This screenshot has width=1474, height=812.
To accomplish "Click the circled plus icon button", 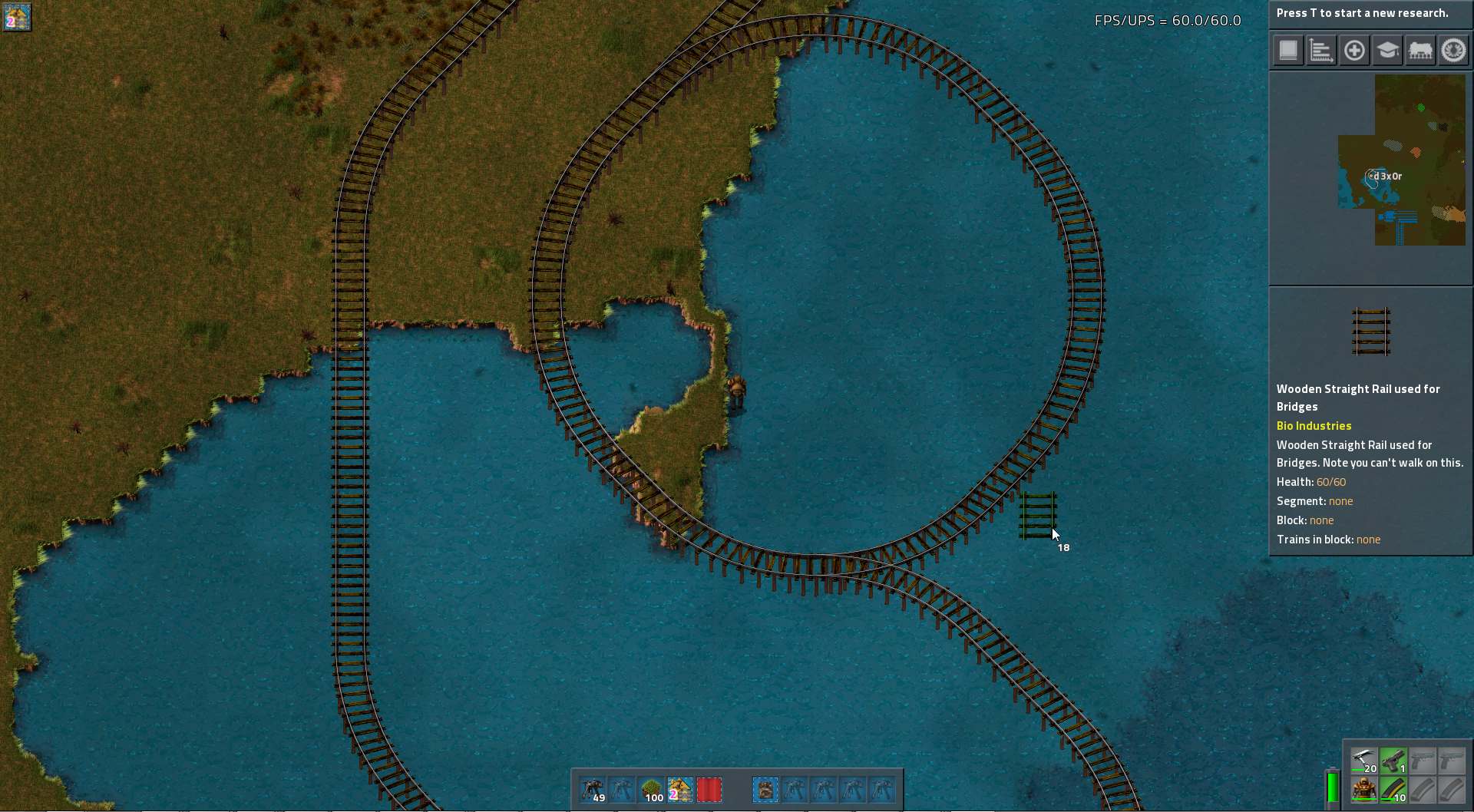I will pyautogui.click(x=1354, y=51).
